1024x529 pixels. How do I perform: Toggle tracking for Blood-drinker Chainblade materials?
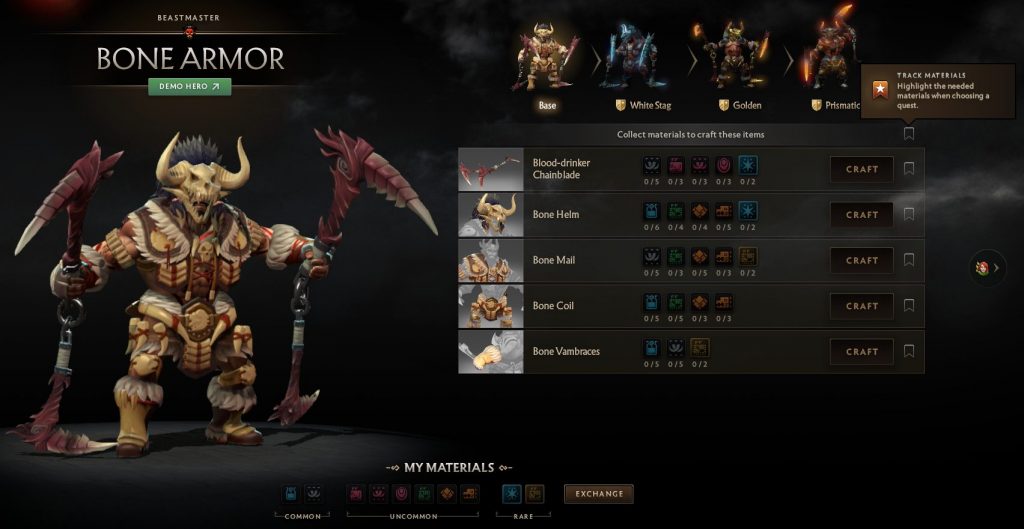[x=909, y=169]
